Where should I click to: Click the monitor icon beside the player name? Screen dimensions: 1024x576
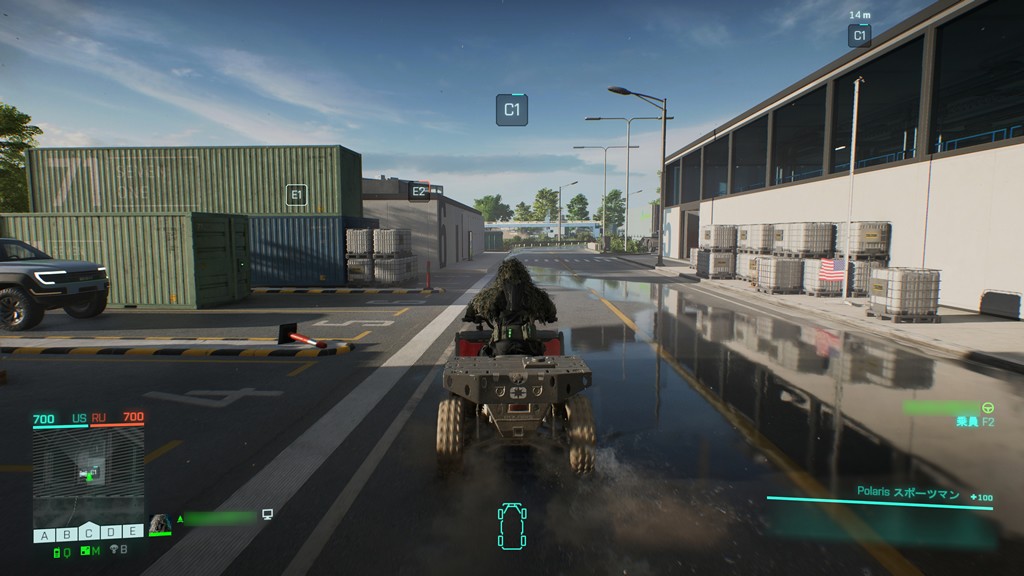click(267, 515)
